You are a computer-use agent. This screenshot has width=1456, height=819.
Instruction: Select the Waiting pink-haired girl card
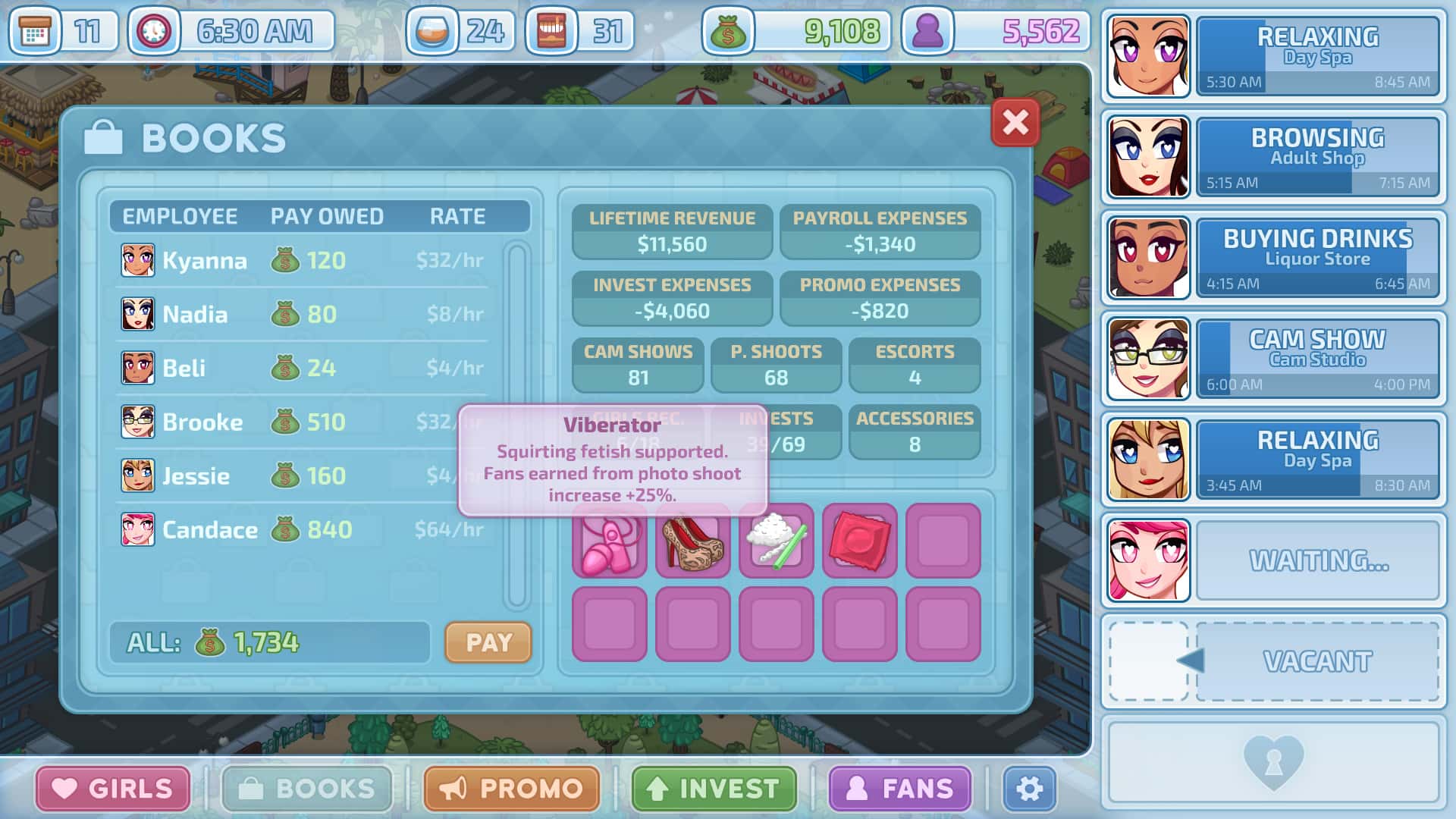1317,560
